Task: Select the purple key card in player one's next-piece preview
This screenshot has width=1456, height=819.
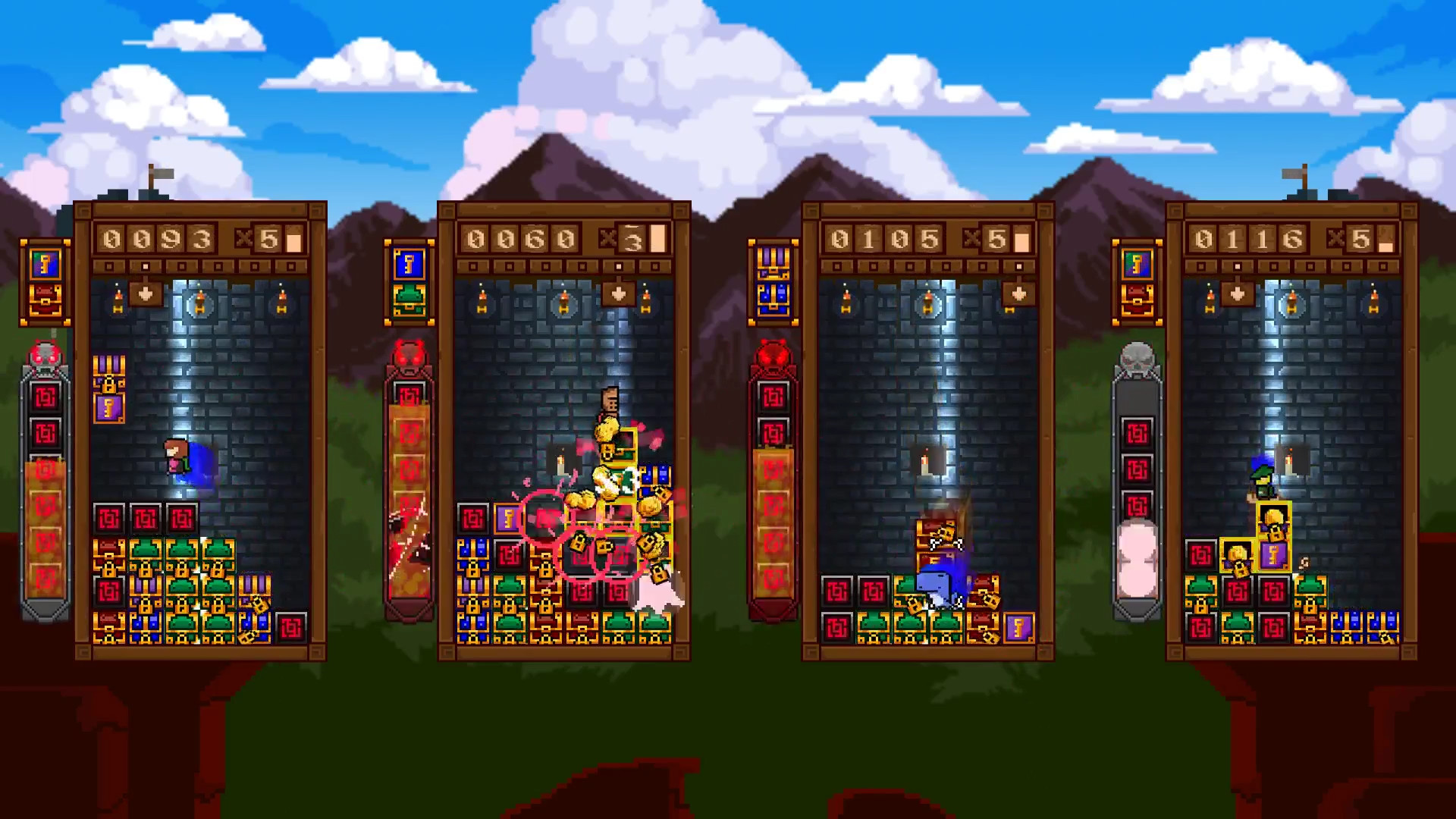Action: pos(44,263)
